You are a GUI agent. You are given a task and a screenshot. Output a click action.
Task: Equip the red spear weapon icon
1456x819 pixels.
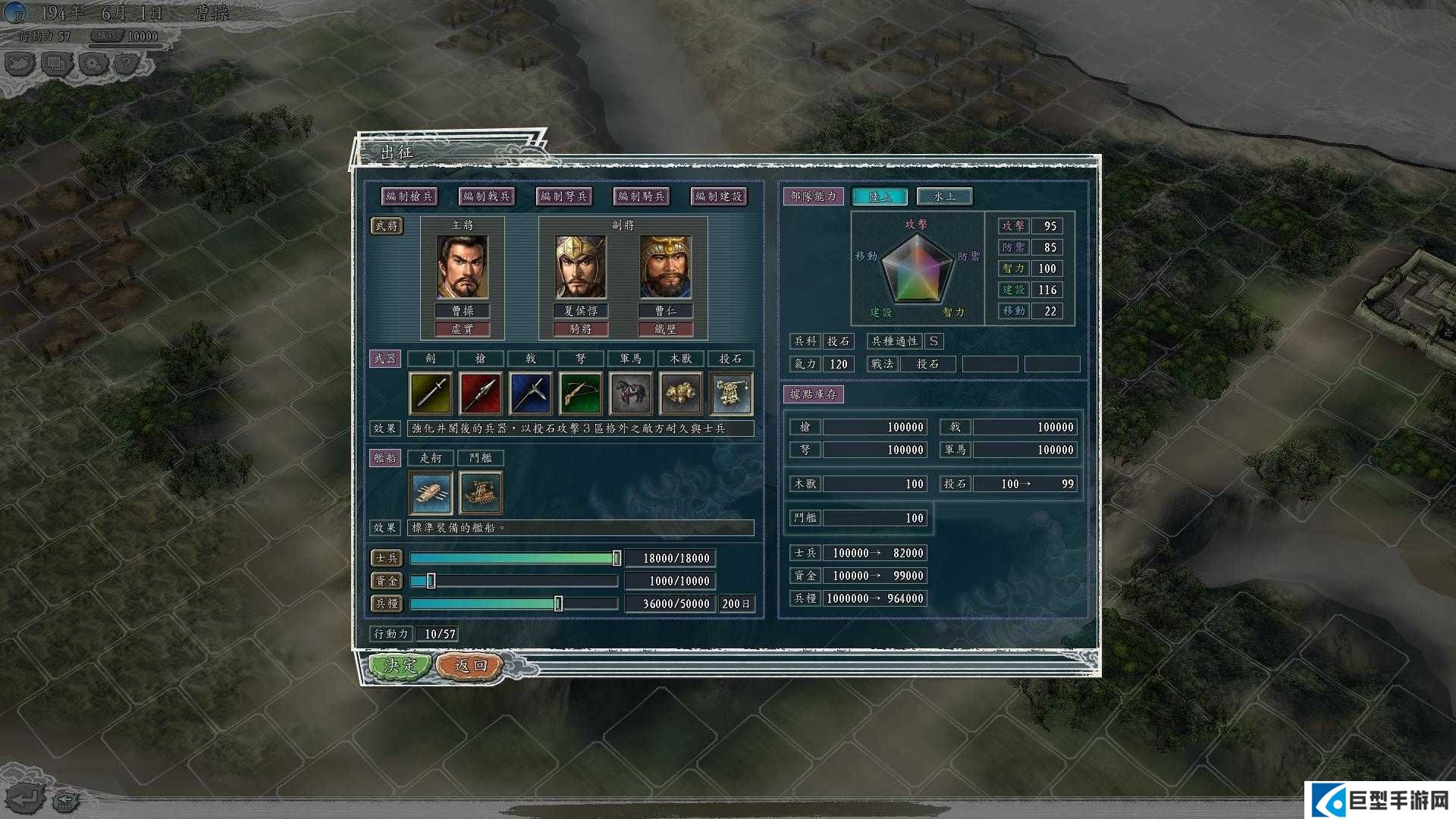[x=481, y=394]
